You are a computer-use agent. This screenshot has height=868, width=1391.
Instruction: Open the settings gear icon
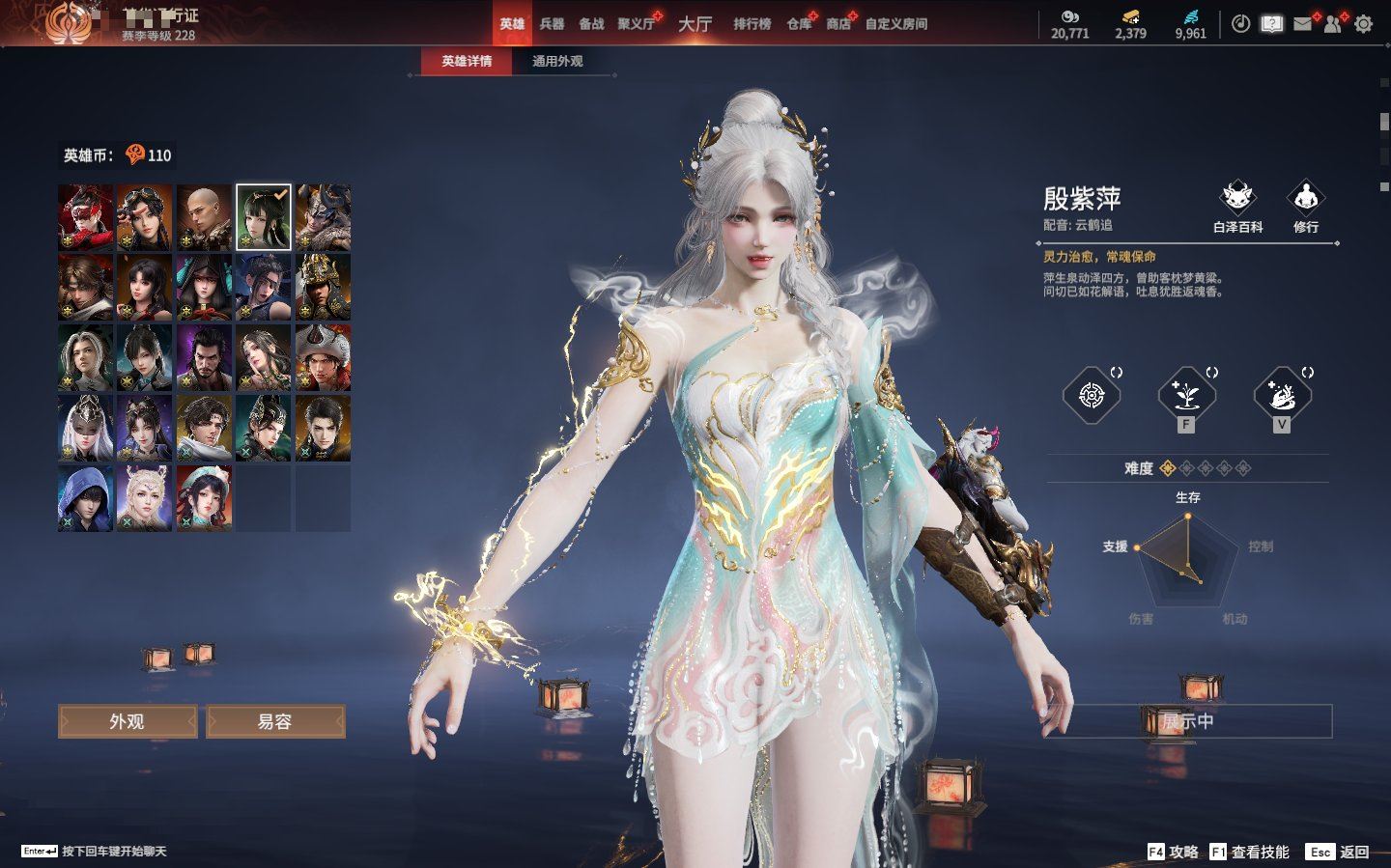(1363, 24)
